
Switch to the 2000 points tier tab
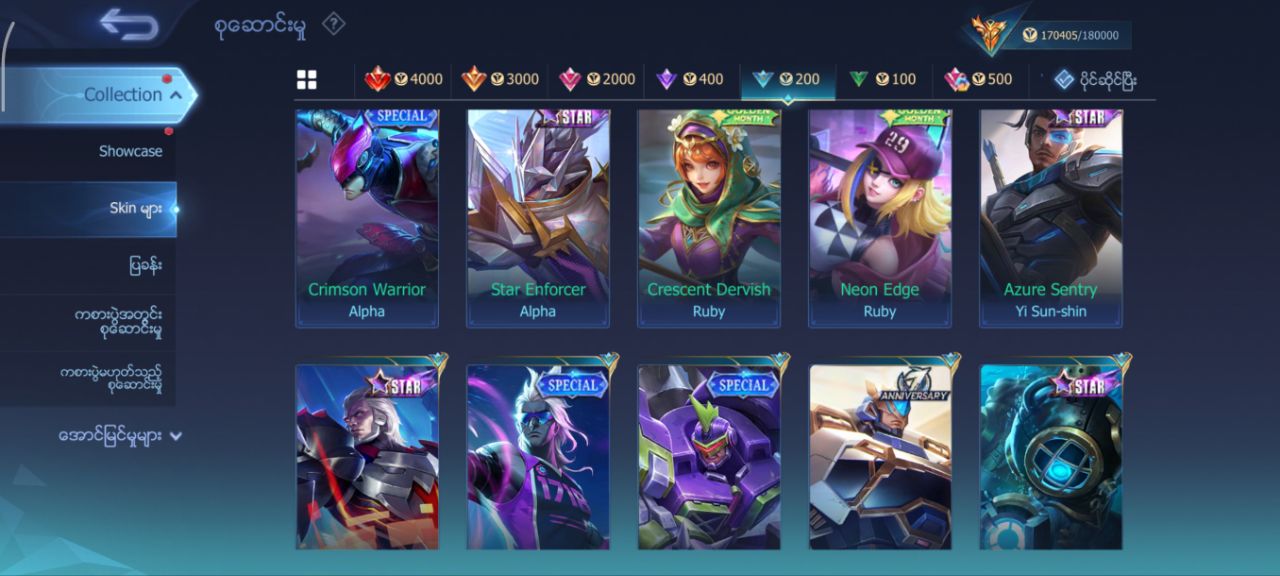click(x=597, y=80)
